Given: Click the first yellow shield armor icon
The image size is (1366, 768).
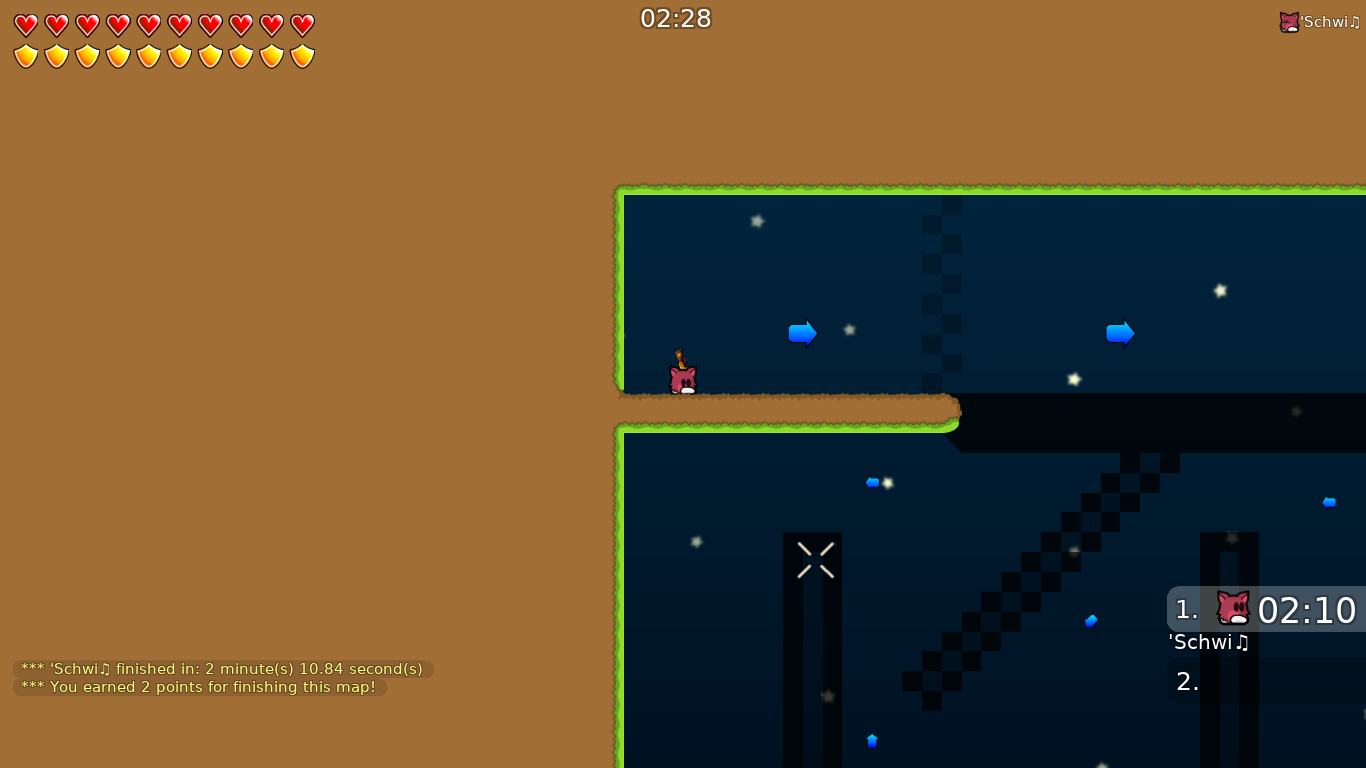Looking at the screenshot, I should (26, 55).
